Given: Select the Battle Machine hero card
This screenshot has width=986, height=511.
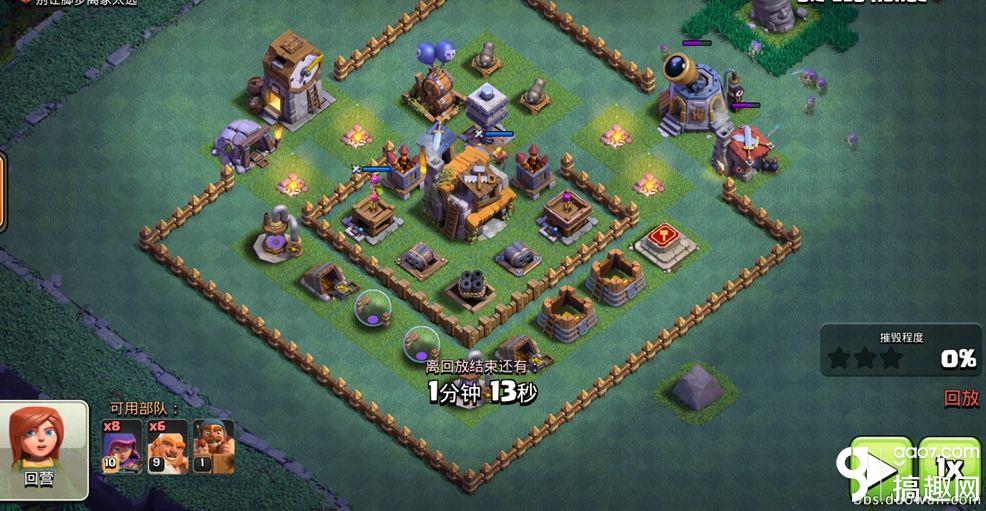Looking at the screenshot, I should [x=213, y=445].
